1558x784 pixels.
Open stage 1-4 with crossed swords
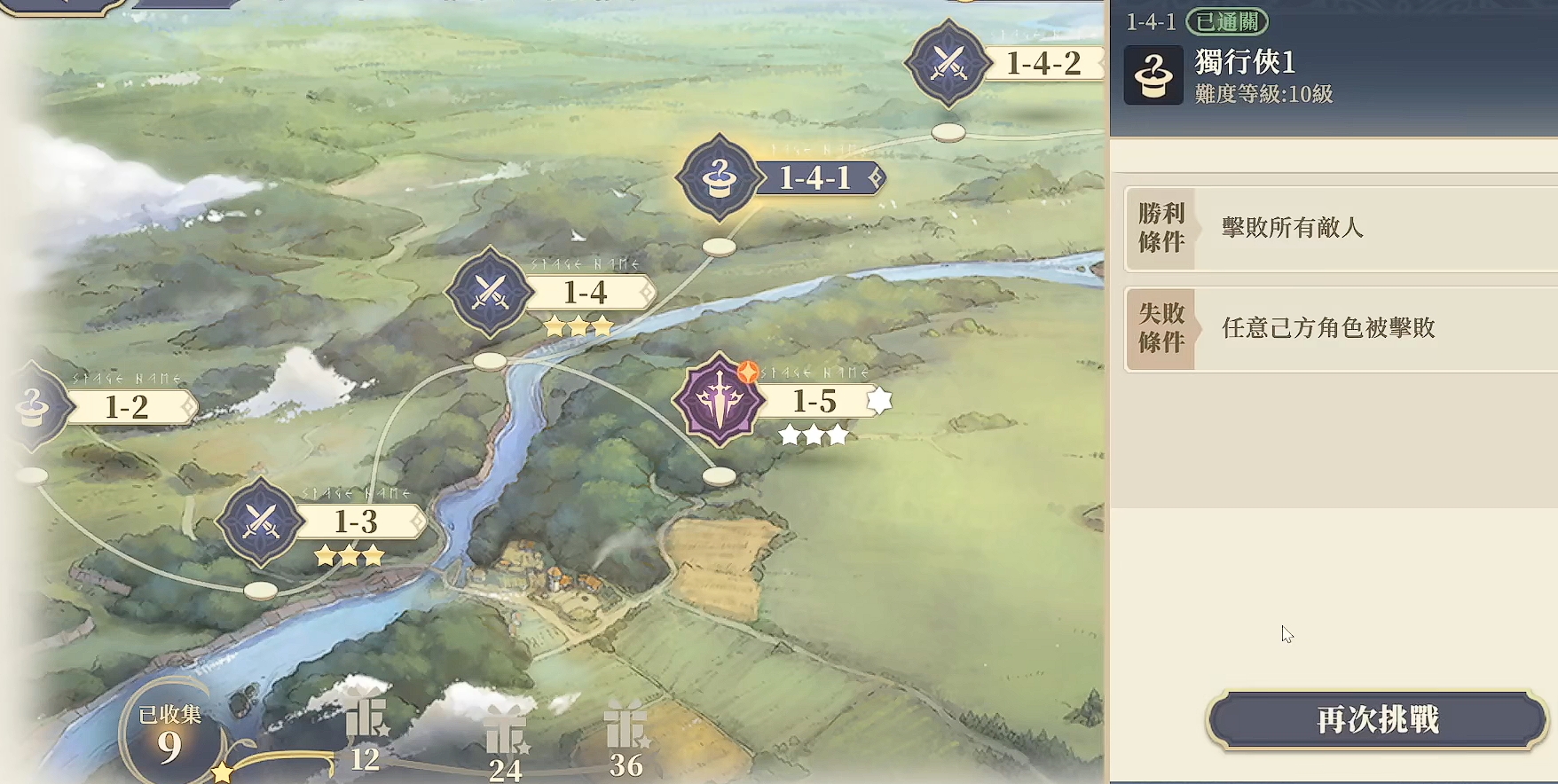coord(491,292)
